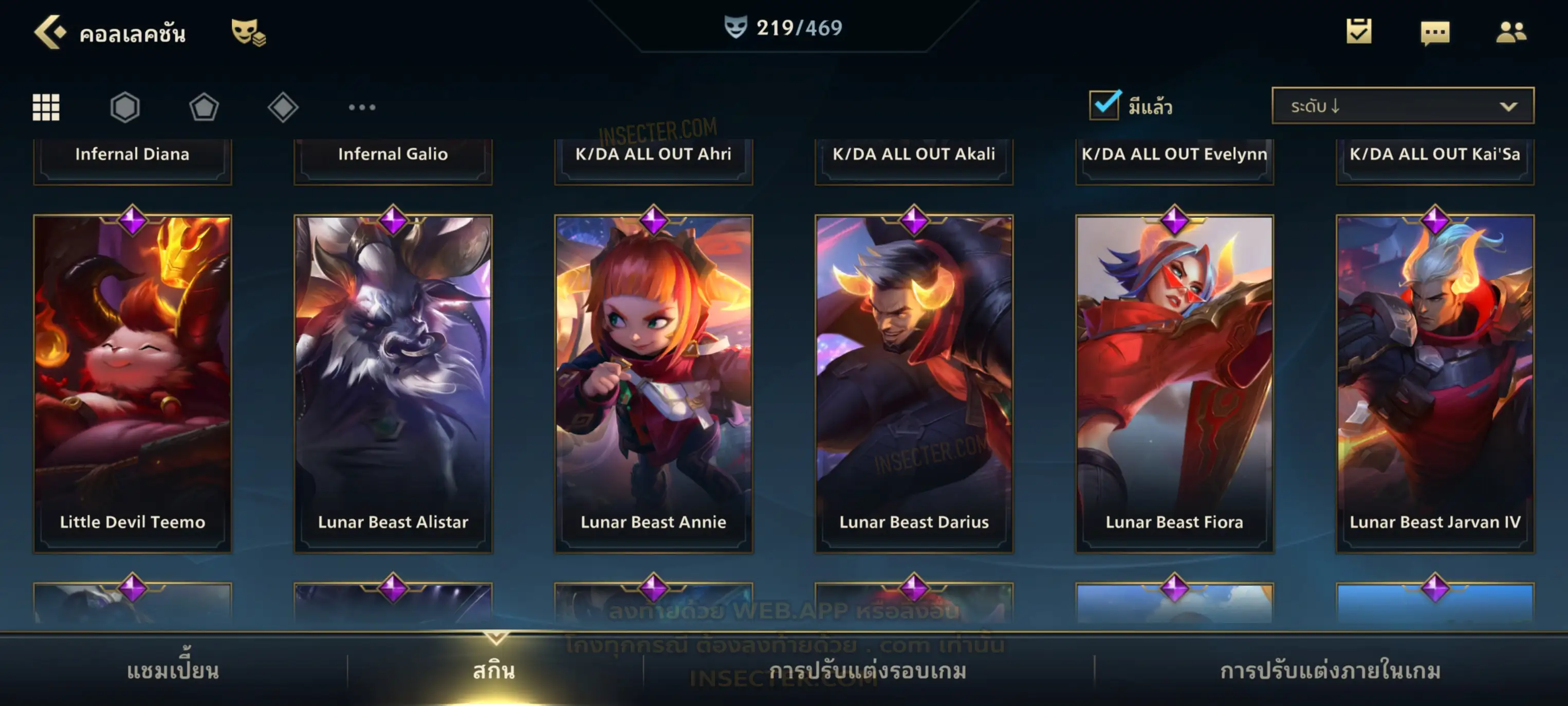
Task: Choose the Lunar Beast Annie skin card
Action: (654, 384)
